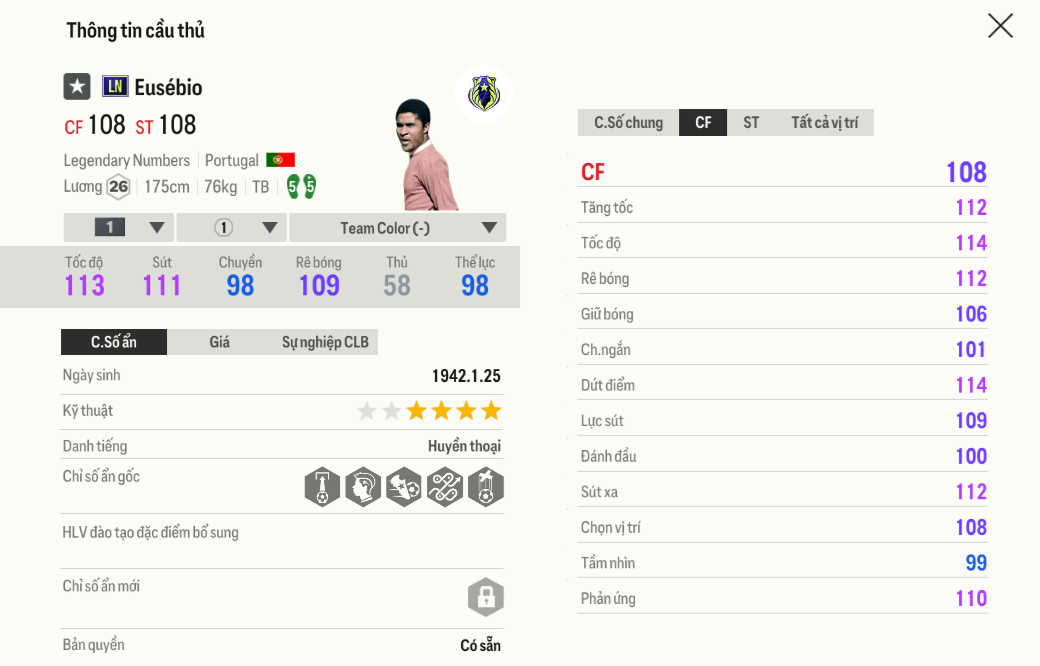Switch to the C.Số chung tab
This screenshot has width=1040, height=666.
click(628, 123)
